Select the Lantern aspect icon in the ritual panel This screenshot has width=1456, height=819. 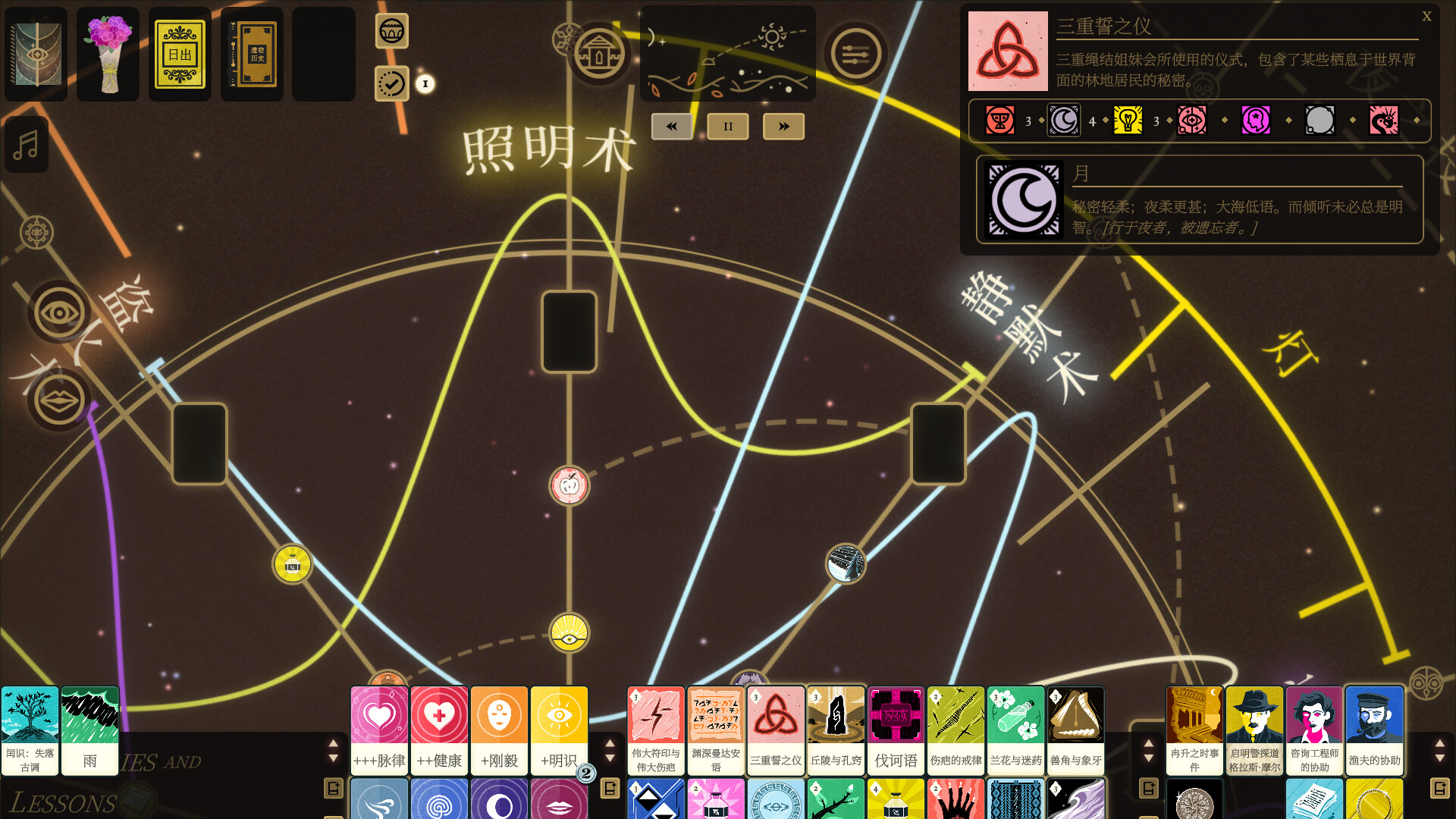click(1128, 121)
